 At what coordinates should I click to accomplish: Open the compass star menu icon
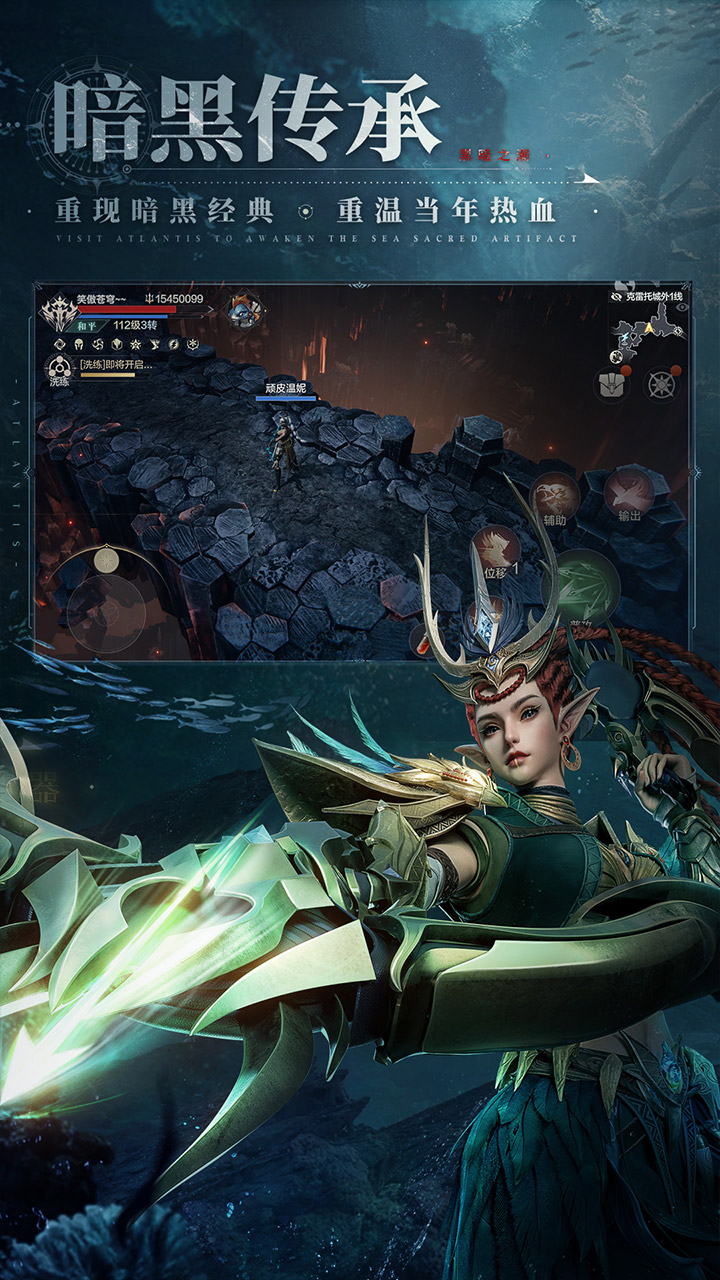point(661,383)
